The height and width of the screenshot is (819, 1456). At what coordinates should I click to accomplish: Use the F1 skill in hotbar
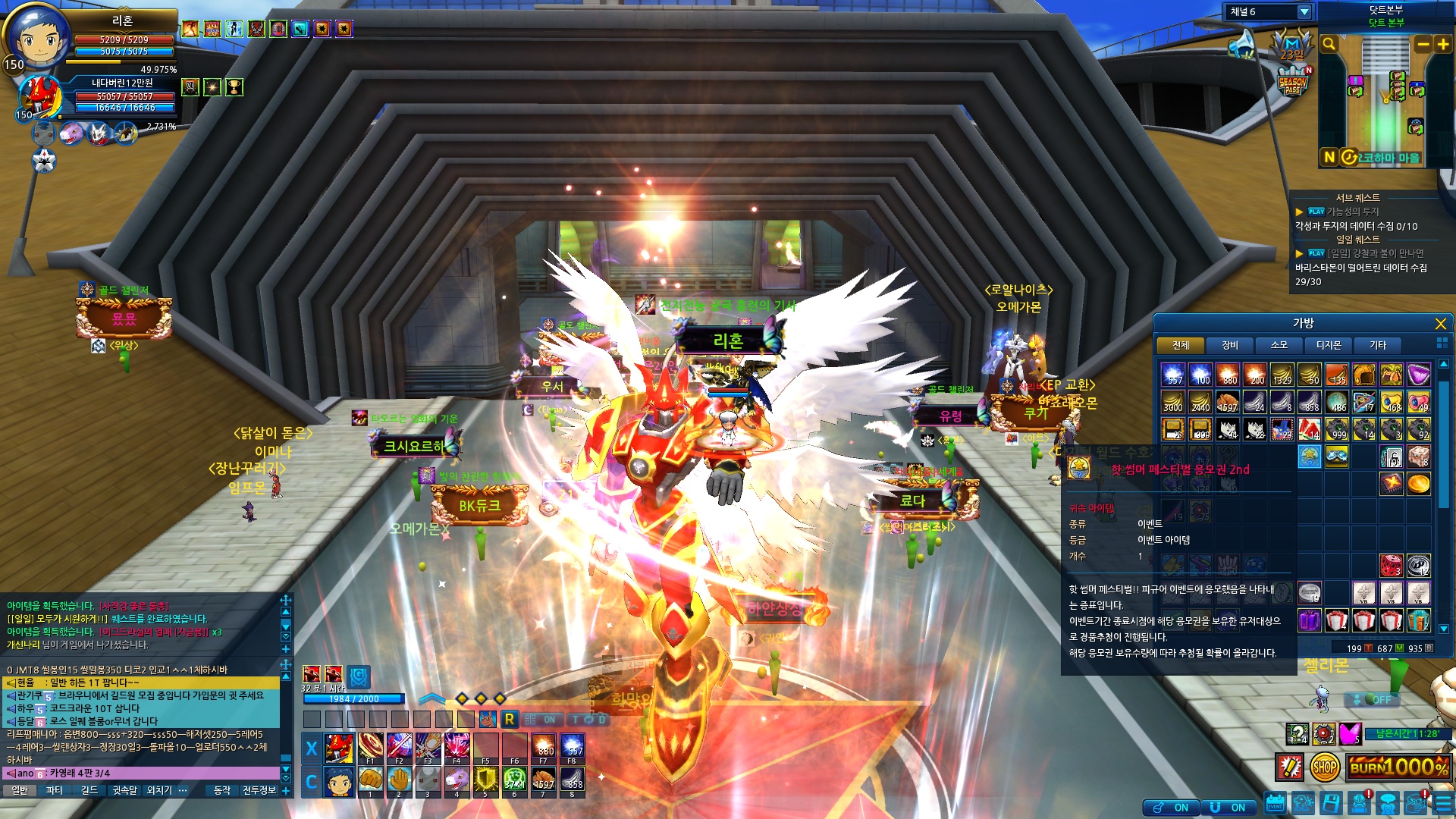[x=370, y=748]
